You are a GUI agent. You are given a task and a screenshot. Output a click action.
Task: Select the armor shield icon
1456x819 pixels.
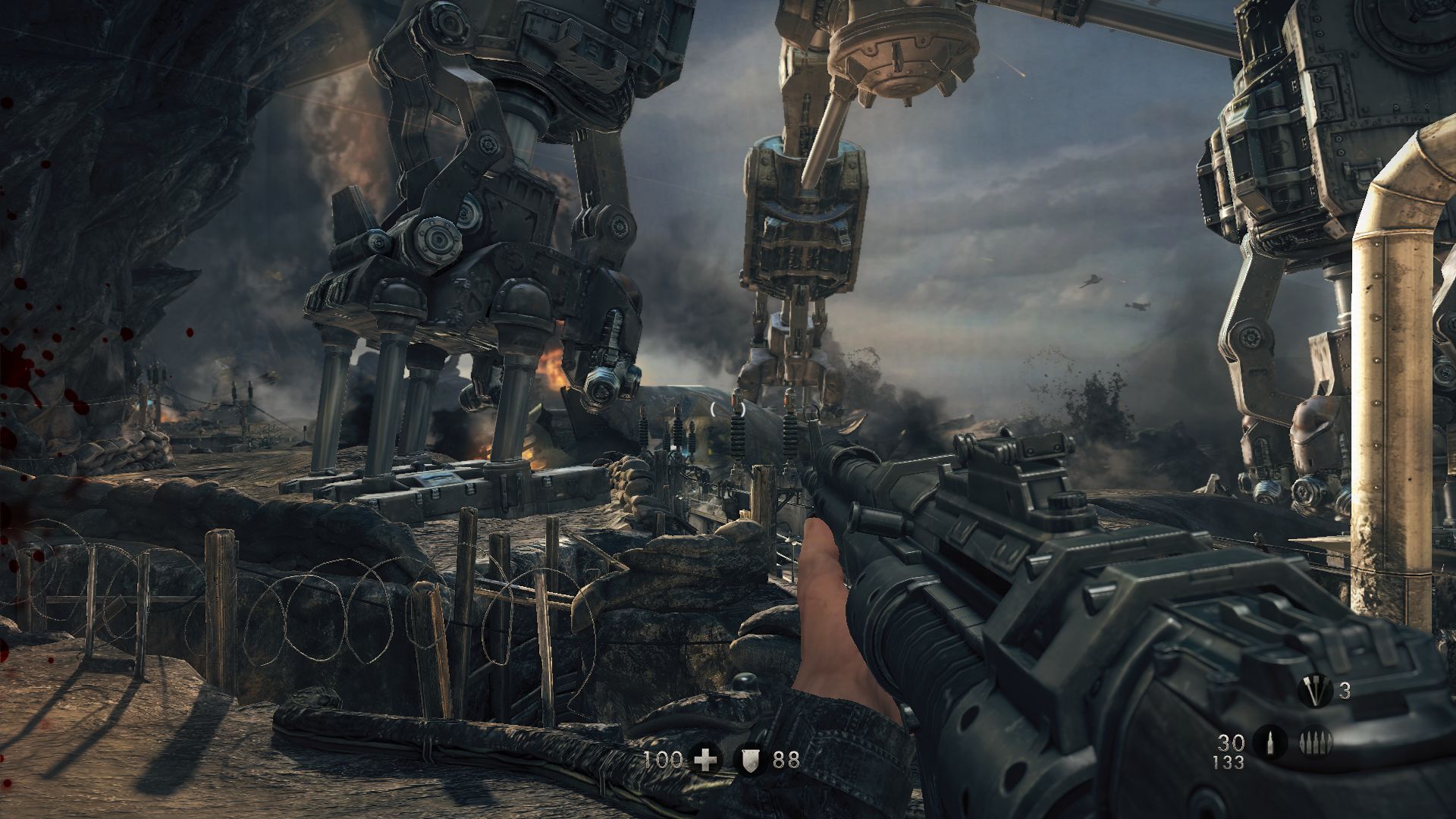tap(750, 759)
